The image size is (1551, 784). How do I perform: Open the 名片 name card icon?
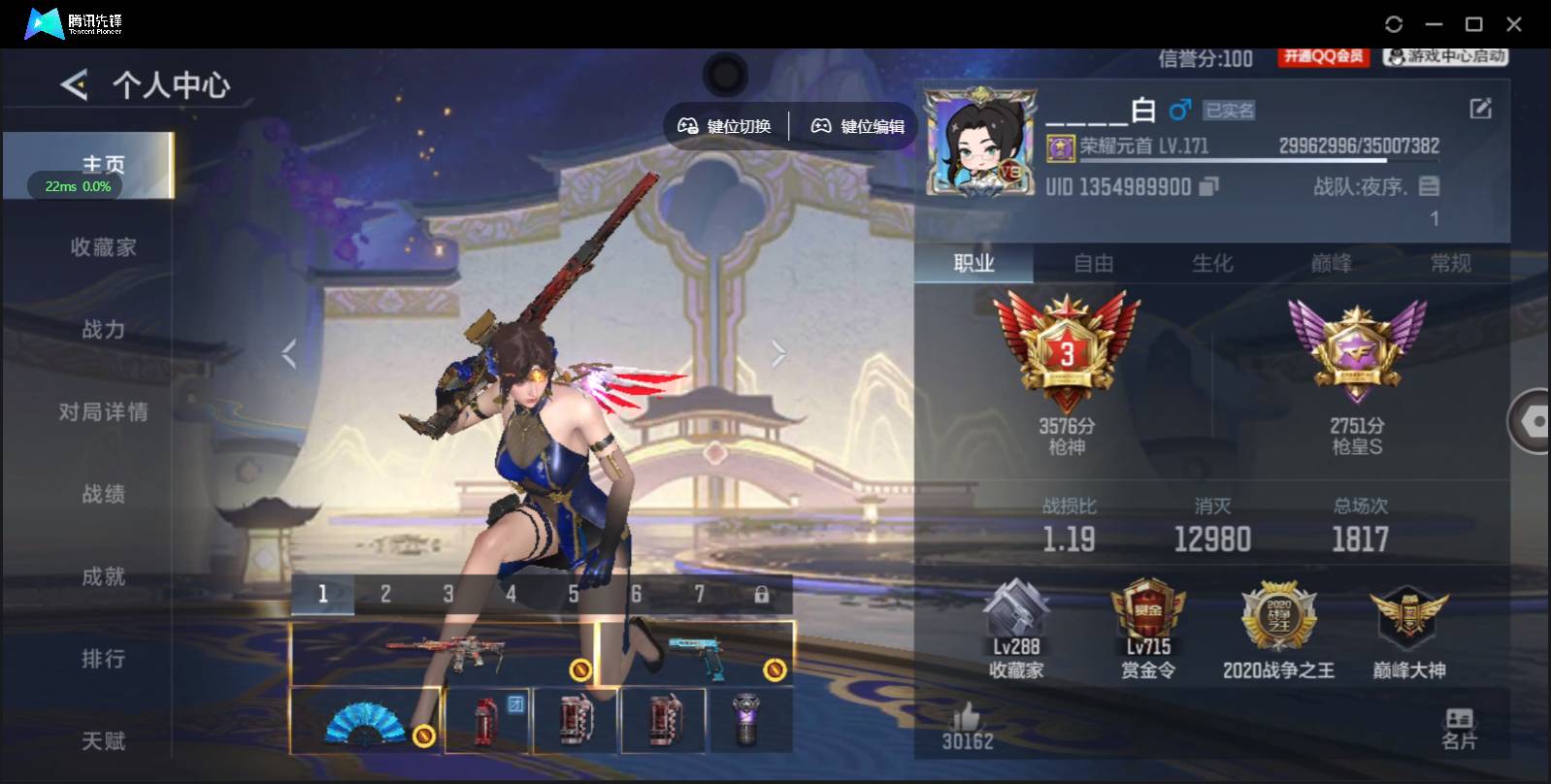pos(1457,720)
